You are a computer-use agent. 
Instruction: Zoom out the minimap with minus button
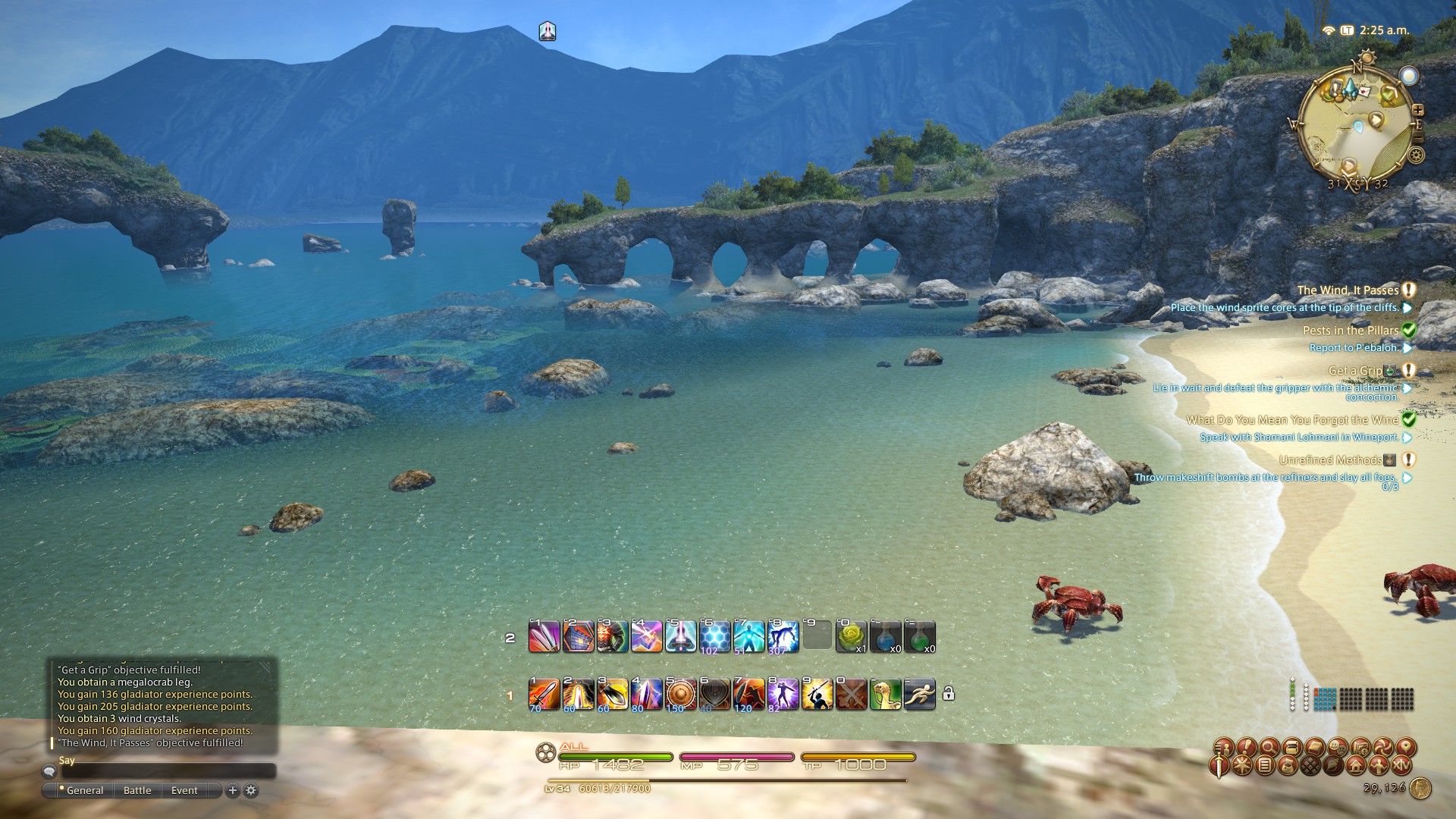[1417, 137]
